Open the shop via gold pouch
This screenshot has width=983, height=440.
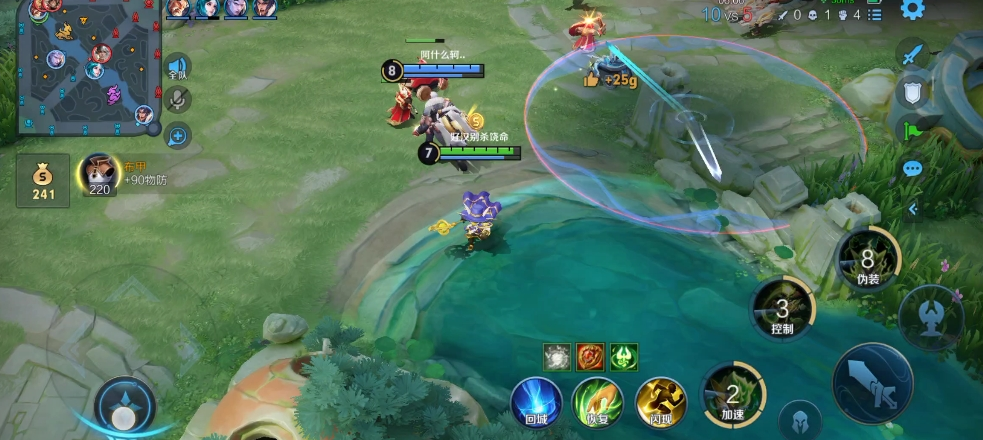click(x=43, y=180)
